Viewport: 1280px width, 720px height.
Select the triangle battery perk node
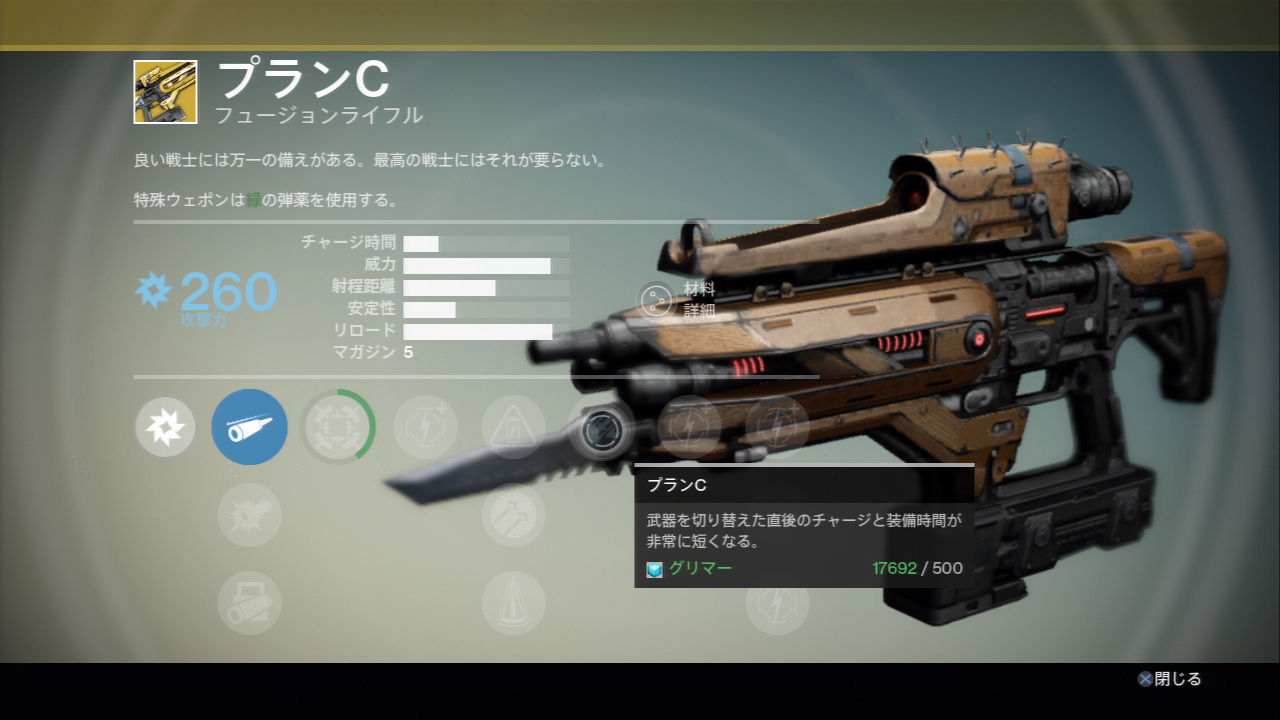click(513, 427)
